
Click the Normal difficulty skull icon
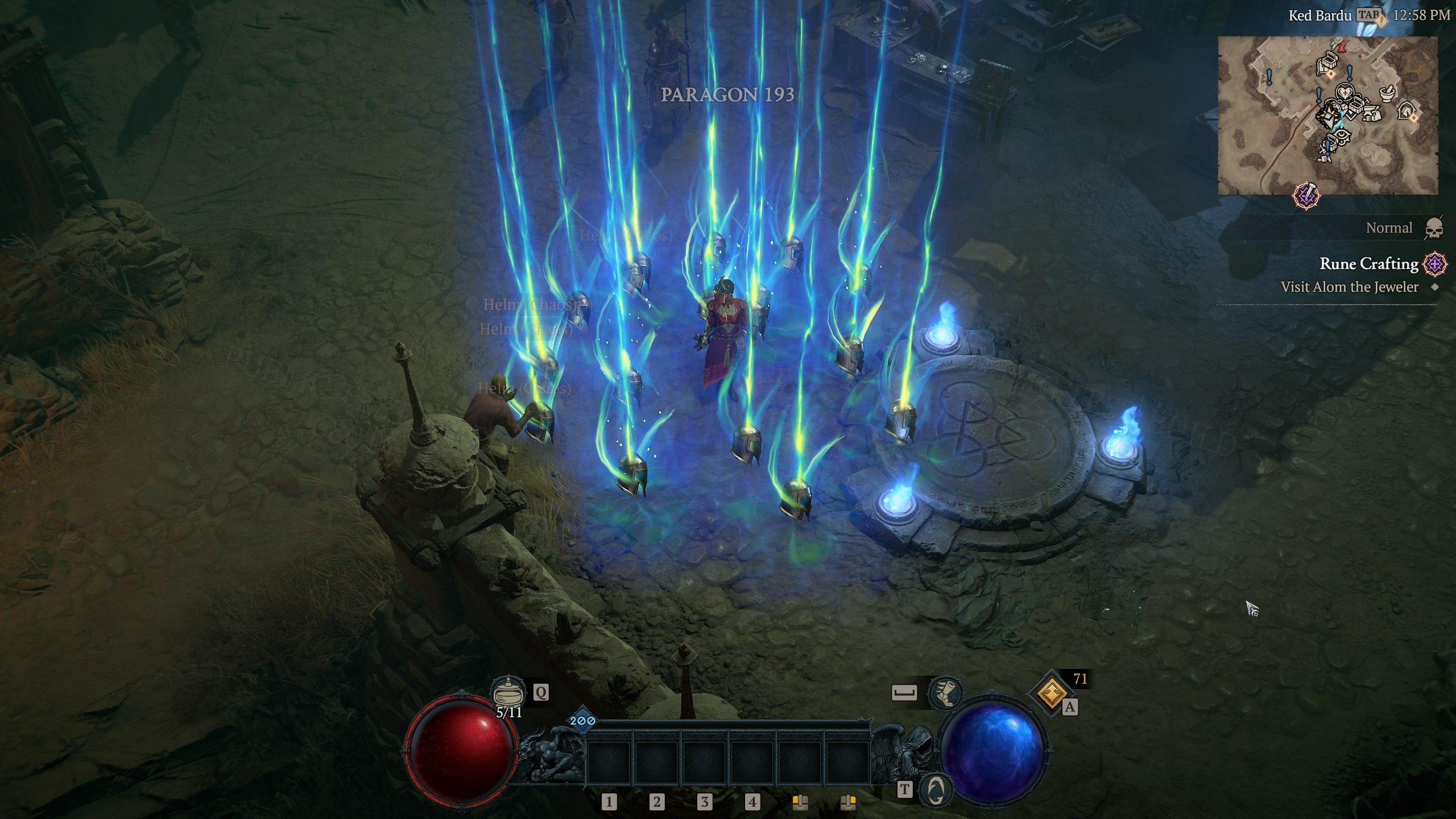coord(1434,229)
